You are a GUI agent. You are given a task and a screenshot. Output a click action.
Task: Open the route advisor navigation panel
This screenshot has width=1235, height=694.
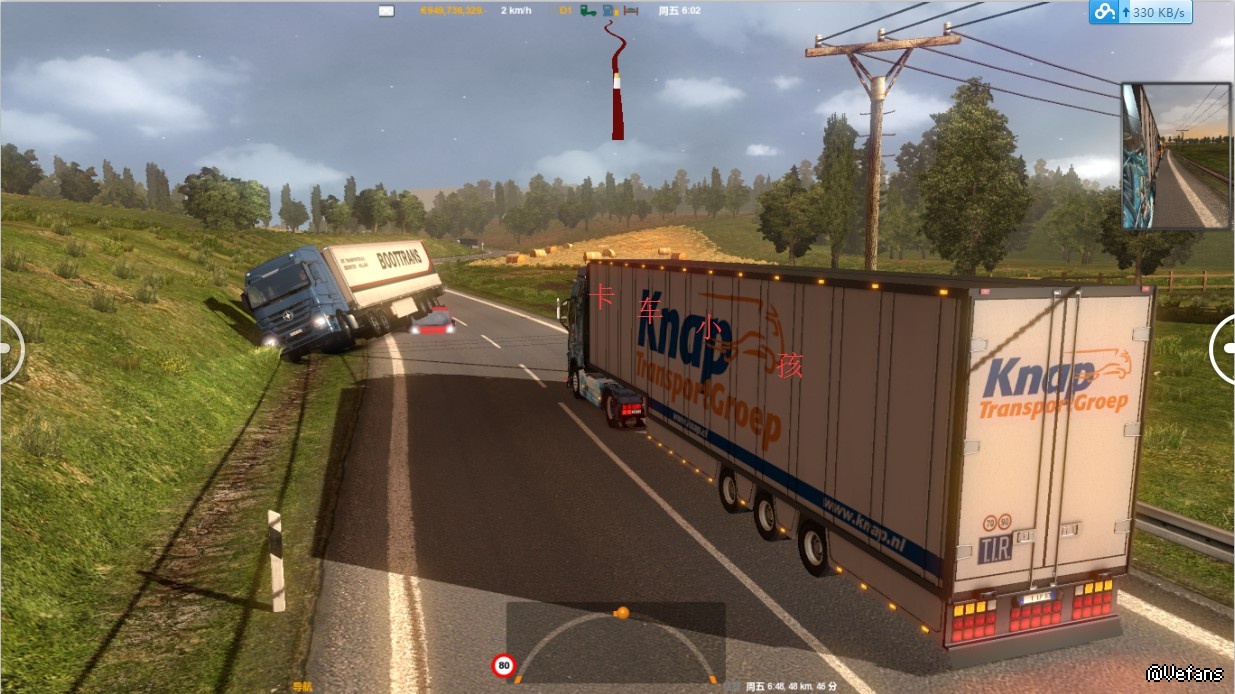[615, 642]
